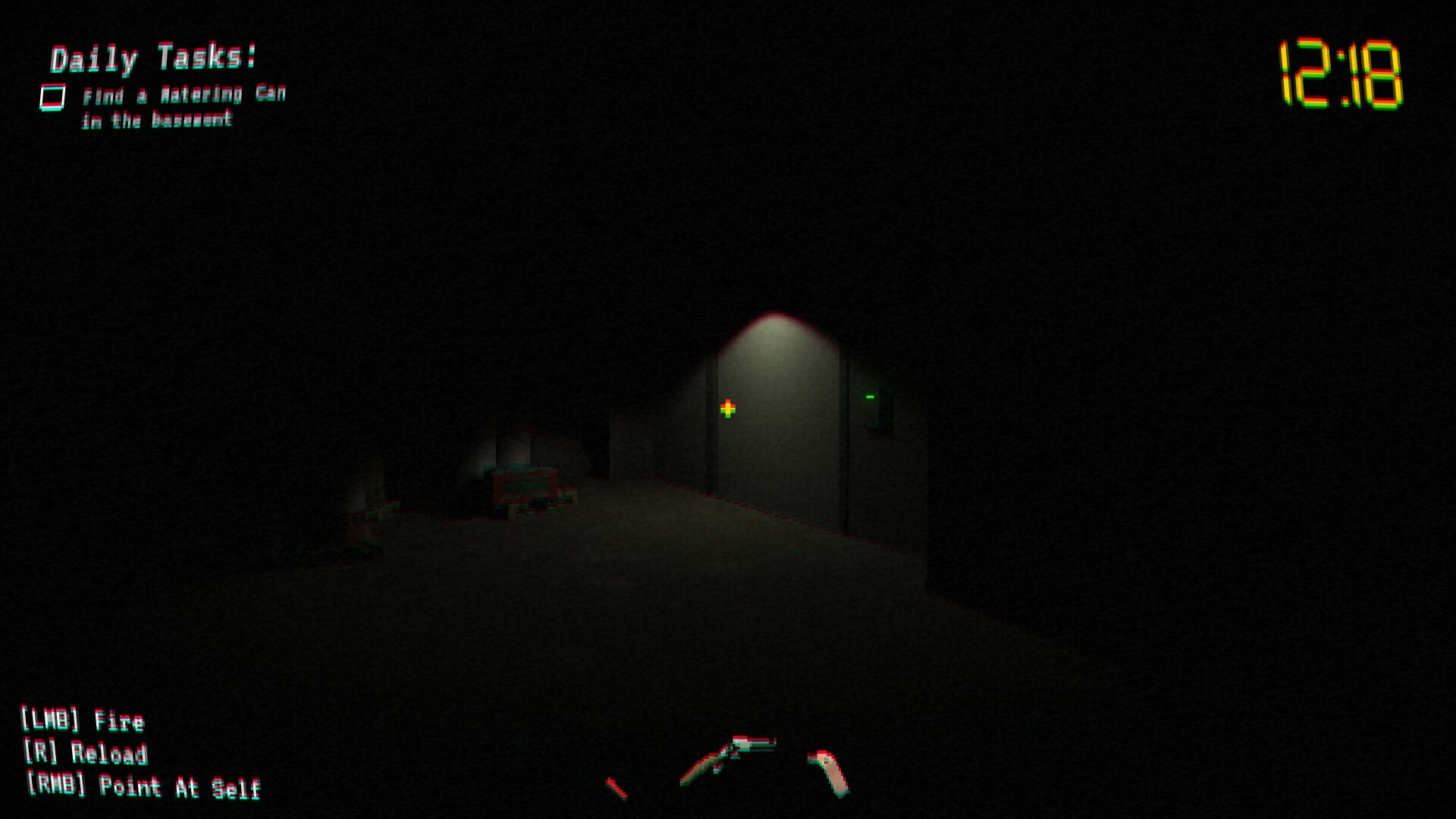Click the yellow plus crosshair indicator
1456x819 pixels.
click(x=726, y=408)
